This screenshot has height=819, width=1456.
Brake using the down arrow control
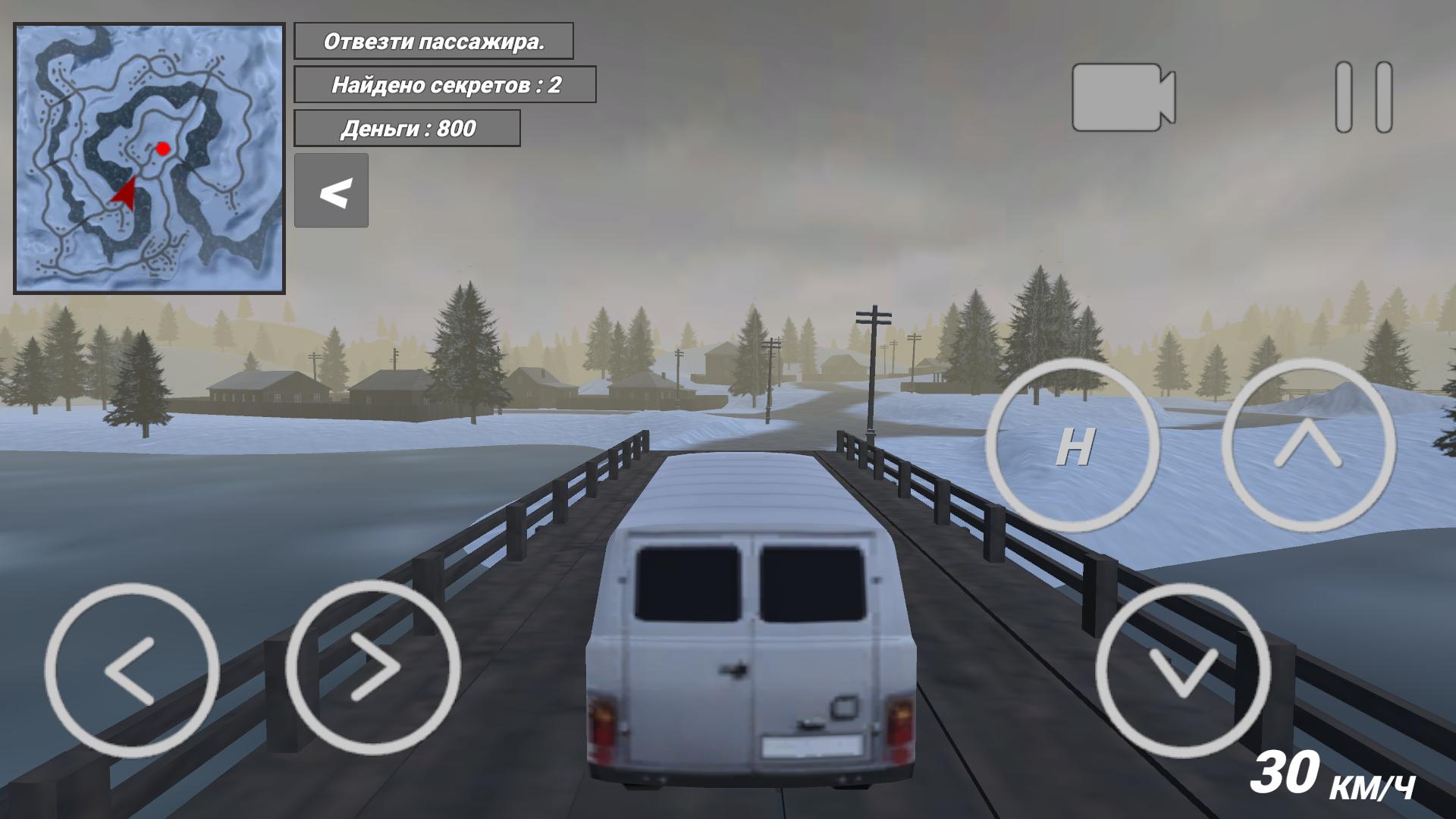point(1183,671)
